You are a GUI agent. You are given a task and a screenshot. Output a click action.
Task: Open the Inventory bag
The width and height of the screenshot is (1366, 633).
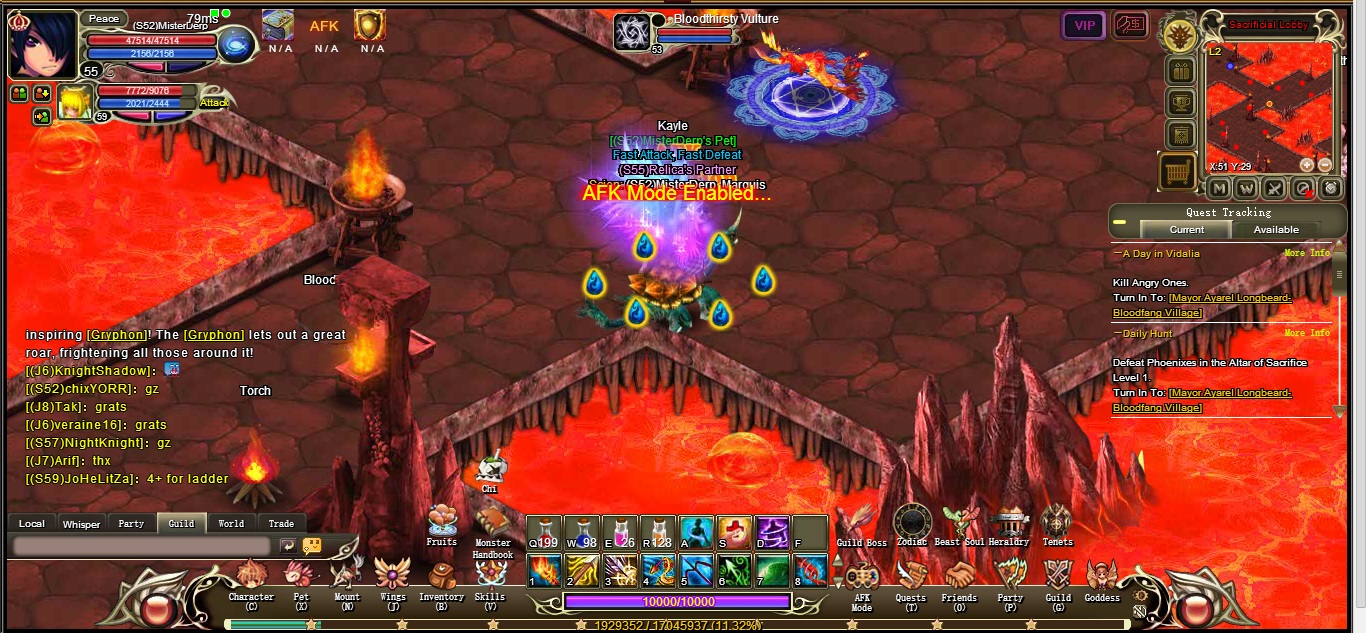point(441,577)
